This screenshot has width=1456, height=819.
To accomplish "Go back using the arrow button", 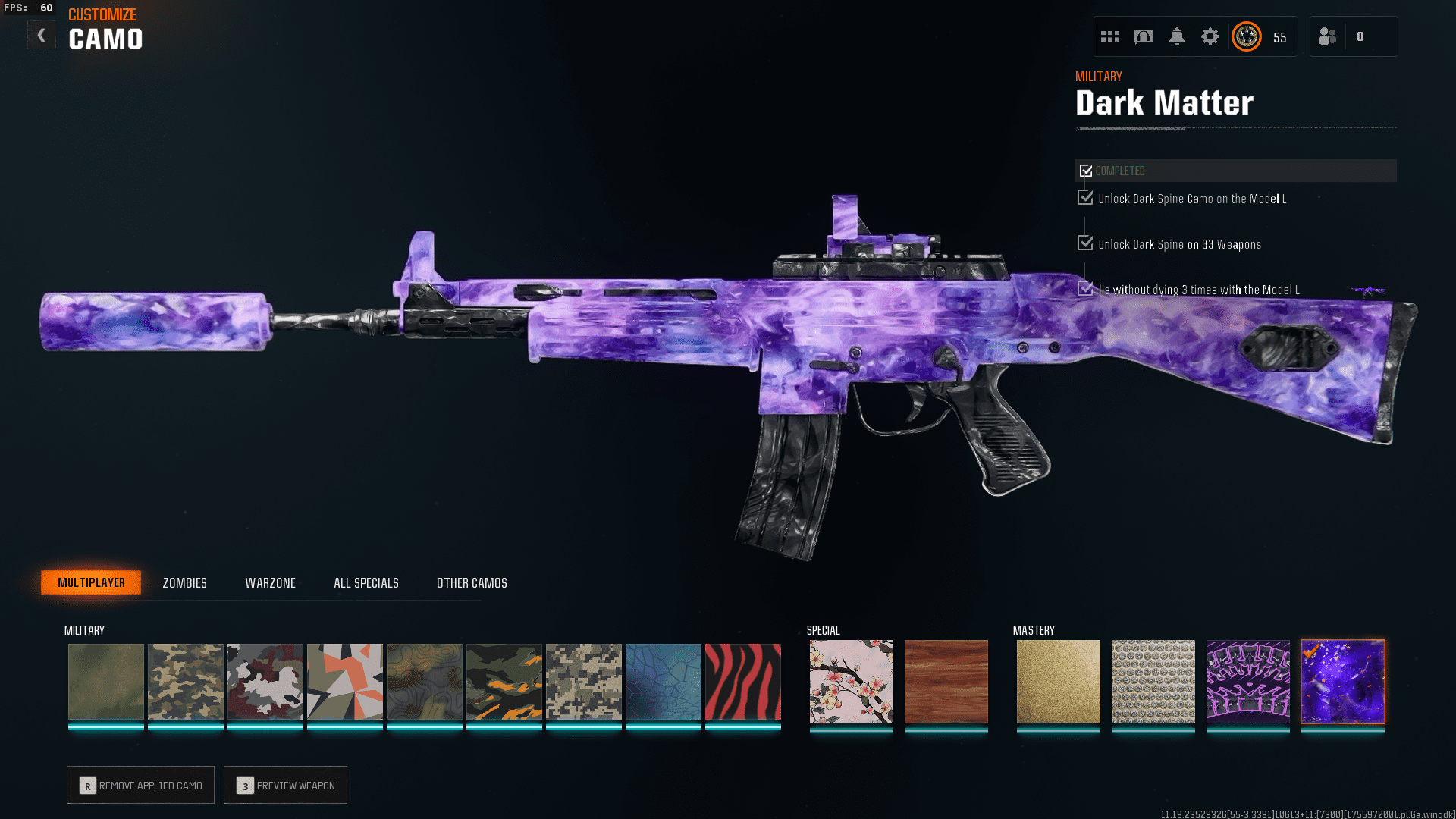I will point(42,35).
